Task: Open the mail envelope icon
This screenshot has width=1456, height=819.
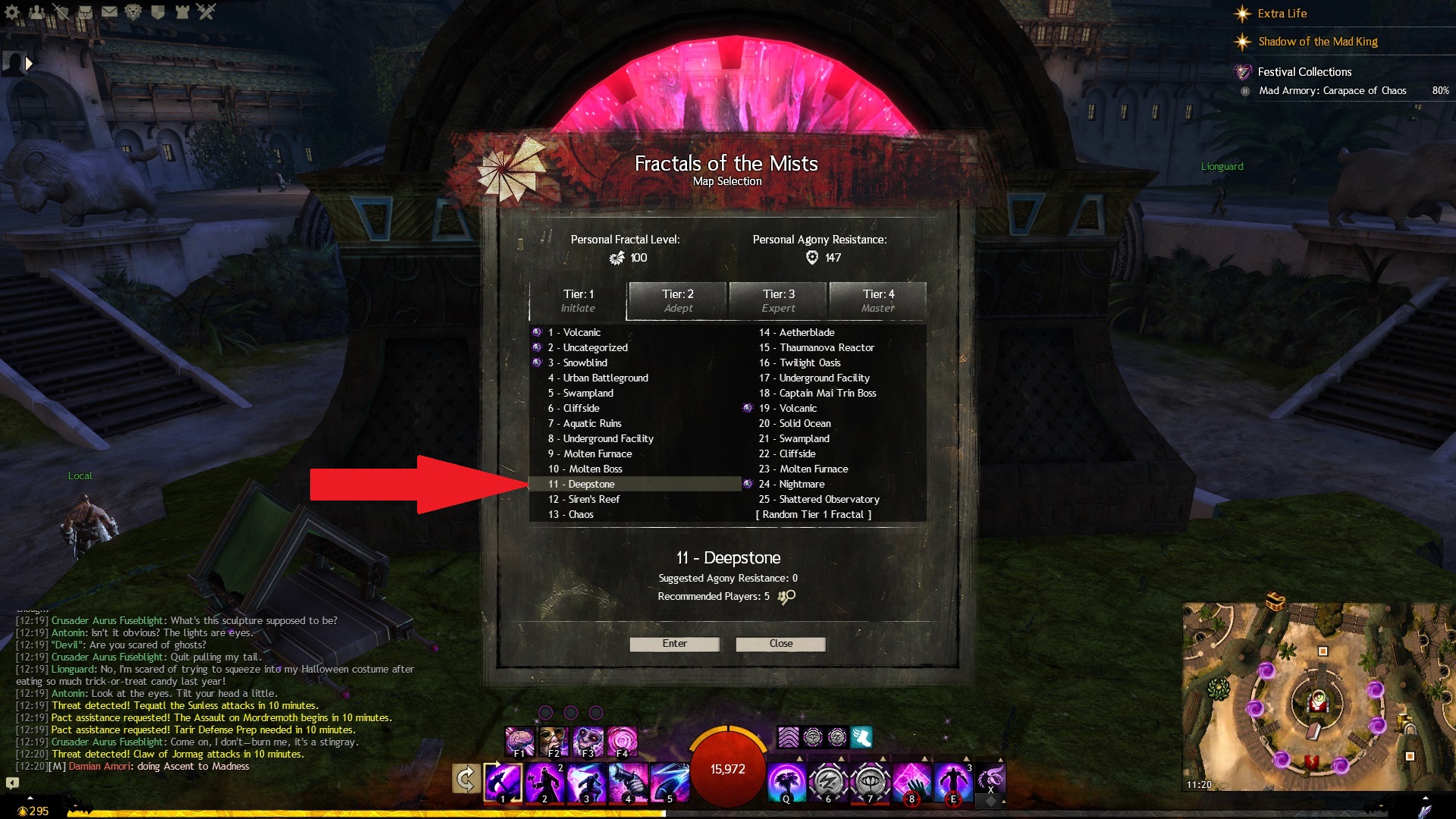Action: click(x=109, y=11)
